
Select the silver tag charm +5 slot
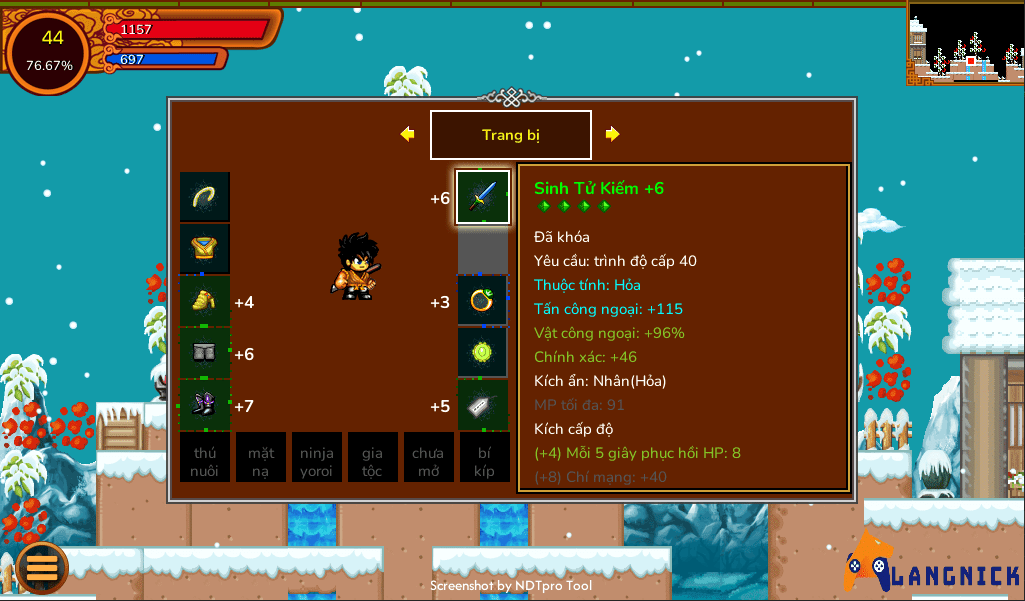(x=483, y=405)
